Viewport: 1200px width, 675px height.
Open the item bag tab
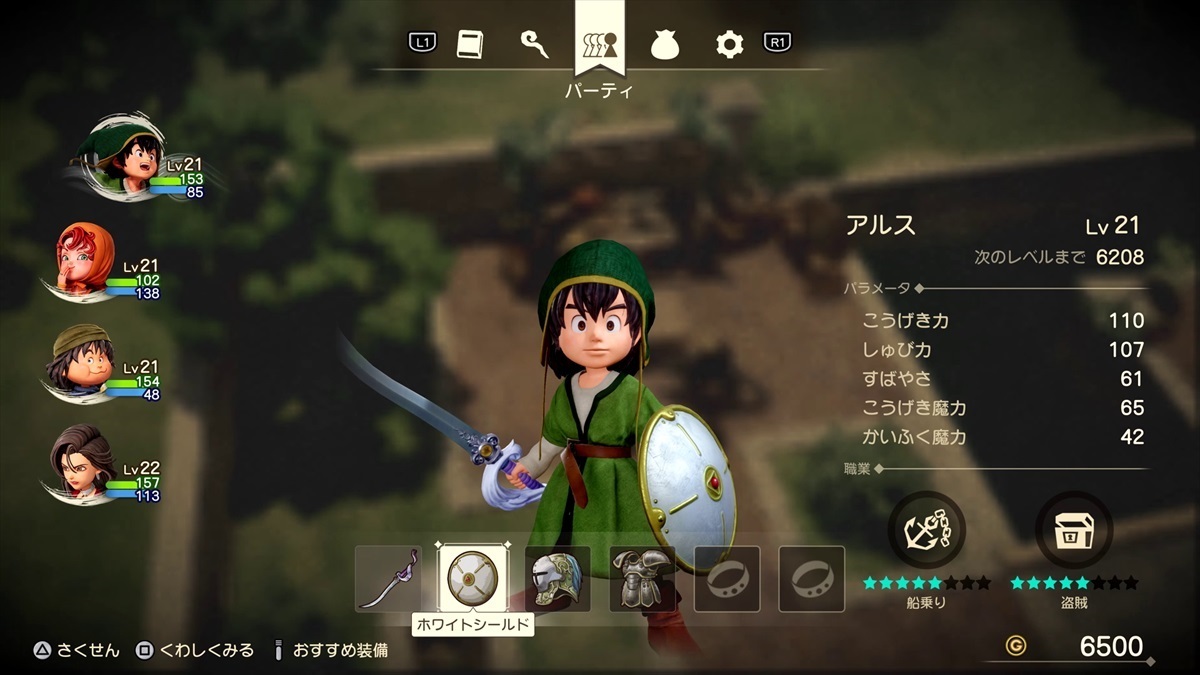[665, 44]
